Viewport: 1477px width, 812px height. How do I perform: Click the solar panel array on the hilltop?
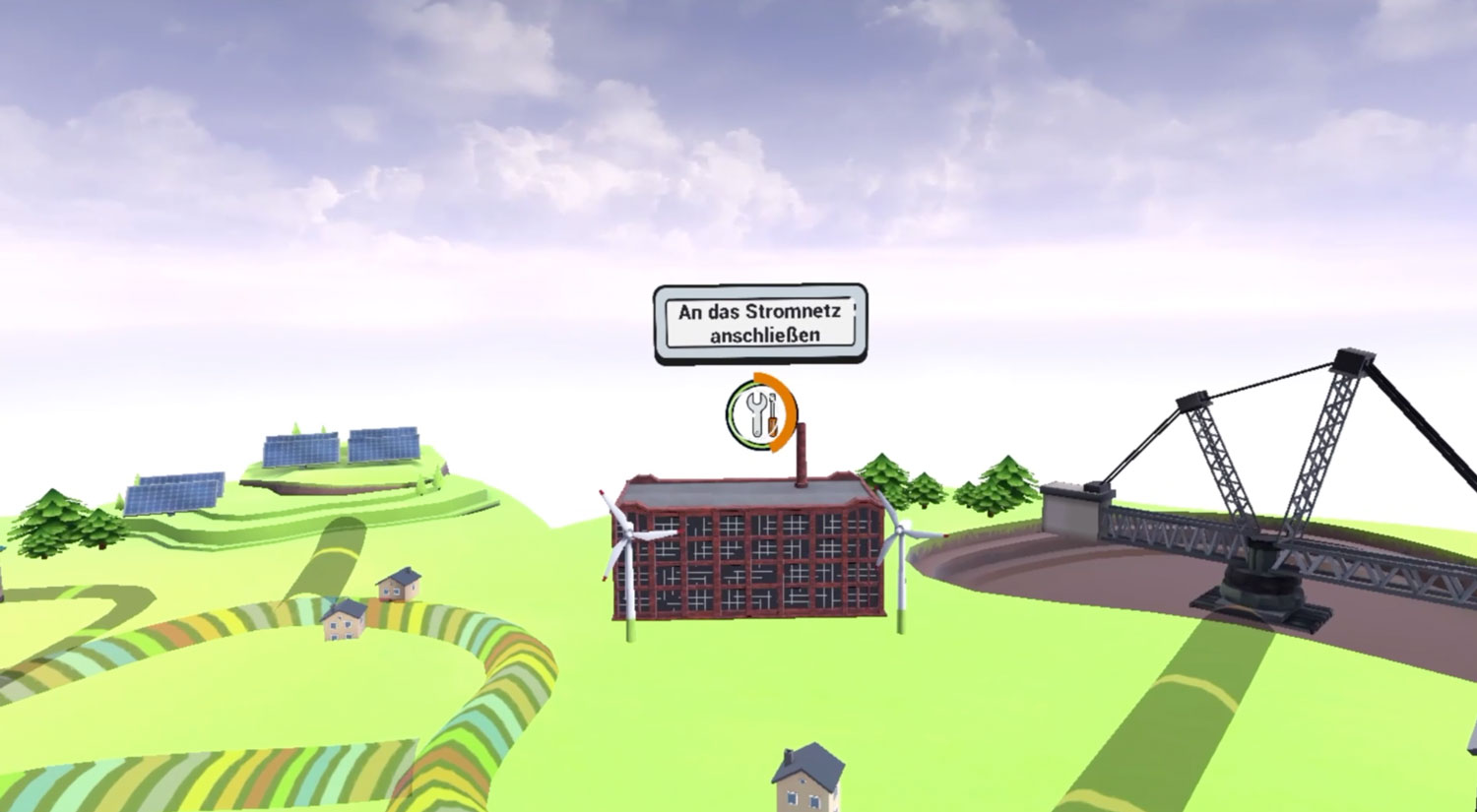[340, 448]
